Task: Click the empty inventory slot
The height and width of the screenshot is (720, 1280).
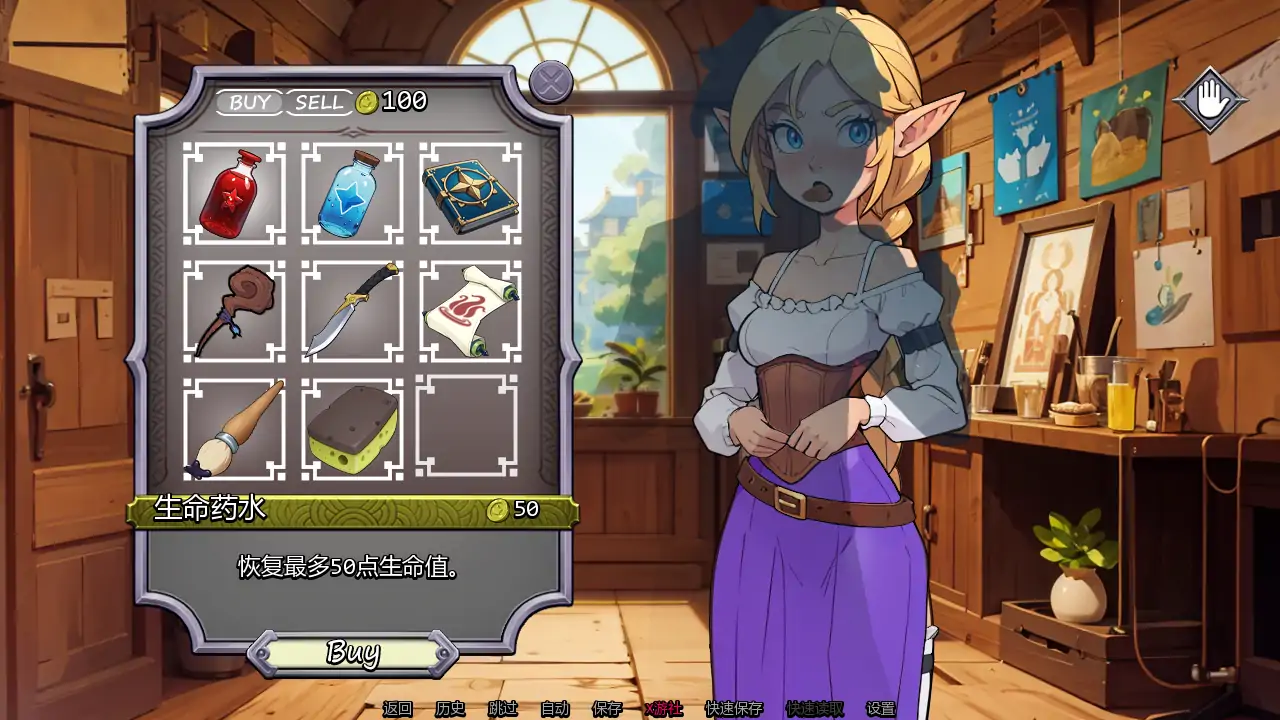Action: pyautogui.click(x=466, y=430)
